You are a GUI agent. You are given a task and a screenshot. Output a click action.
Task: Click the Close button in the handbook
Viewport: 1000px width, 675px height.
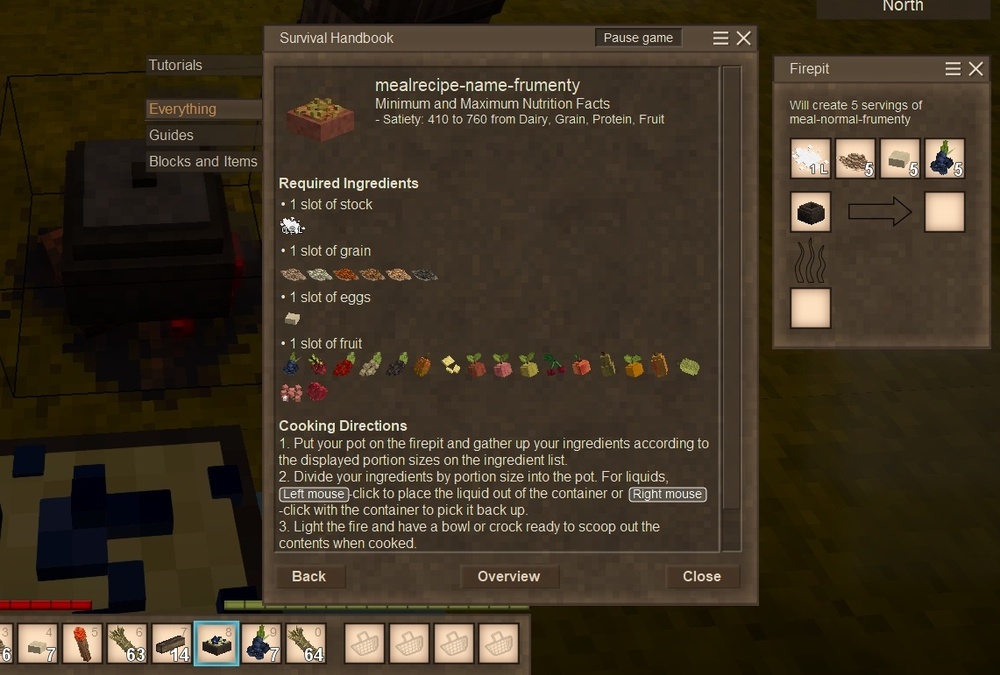[x=702, y=576]
